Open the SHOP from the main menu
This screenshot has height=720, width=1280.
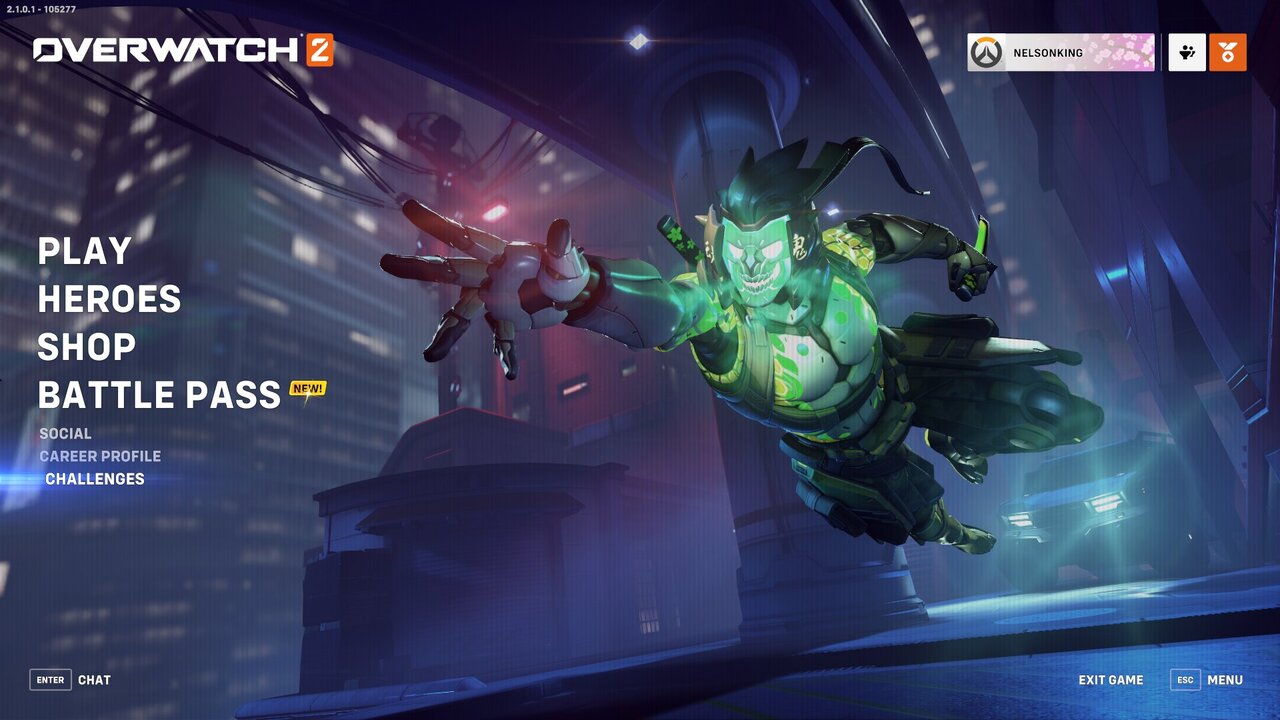(86, 347)
